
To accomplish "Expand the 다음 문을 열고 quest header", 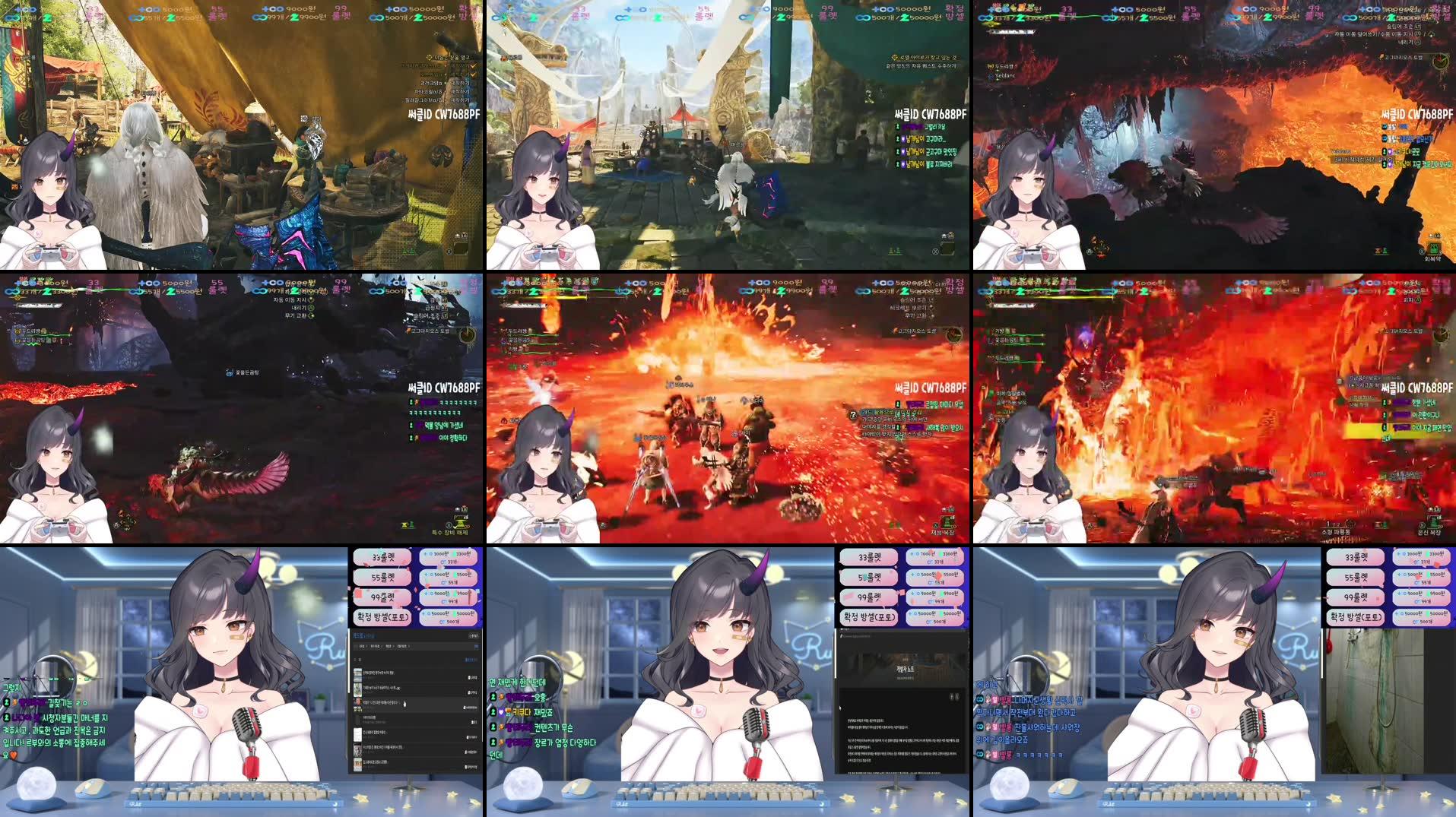I will pos(449,58).
